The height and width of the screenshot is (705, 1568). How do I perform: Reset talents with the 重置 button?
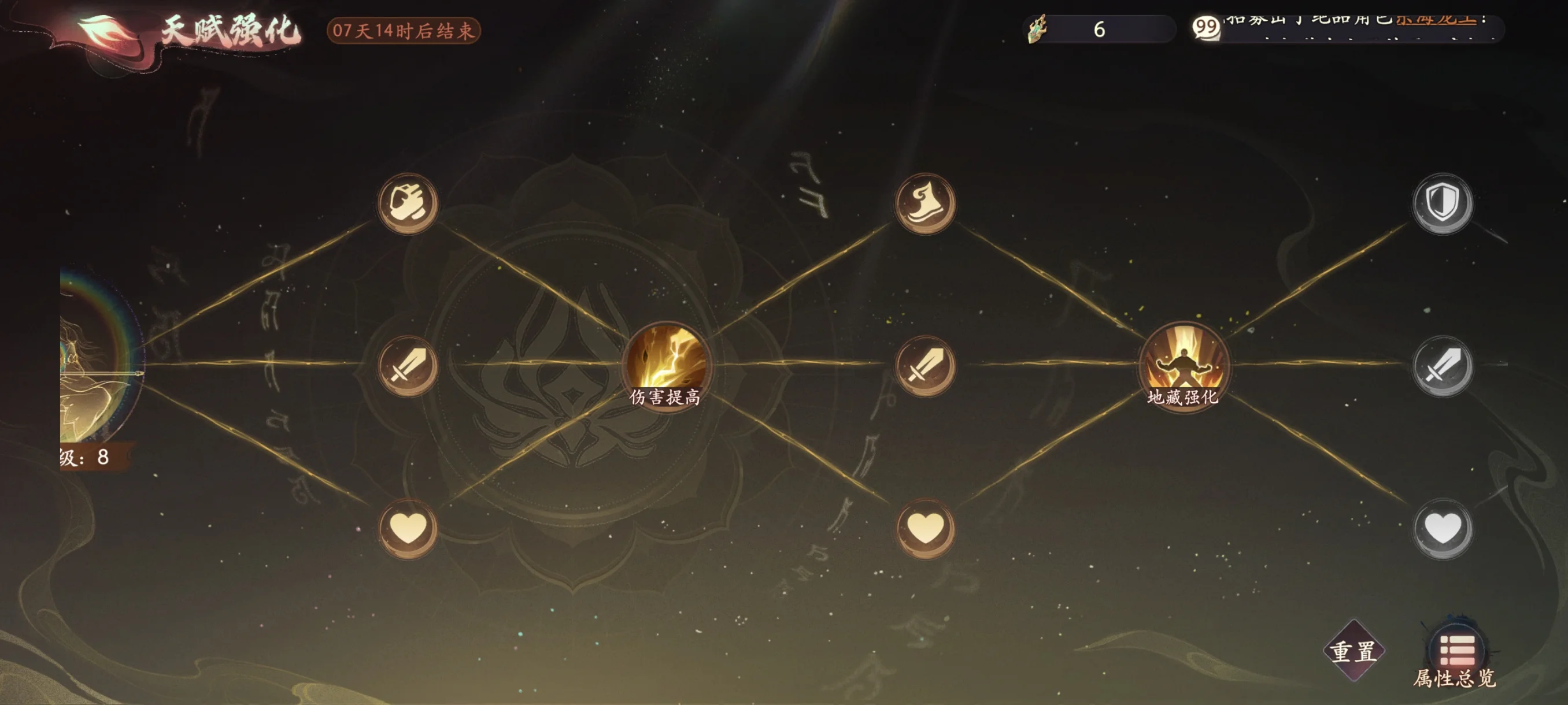pyautogui.click(x=1353, y=651)
